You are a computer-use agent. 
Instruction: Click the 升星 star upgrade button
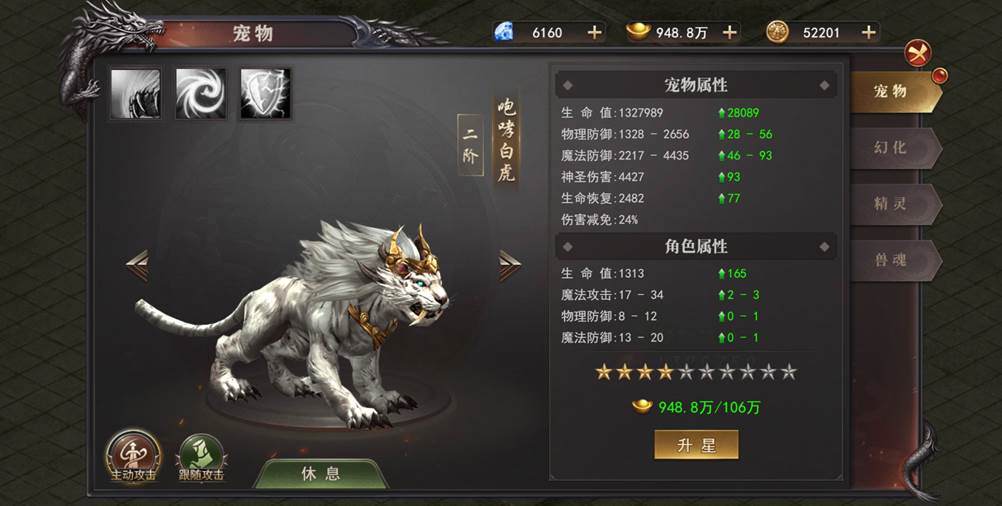(696, 445)
